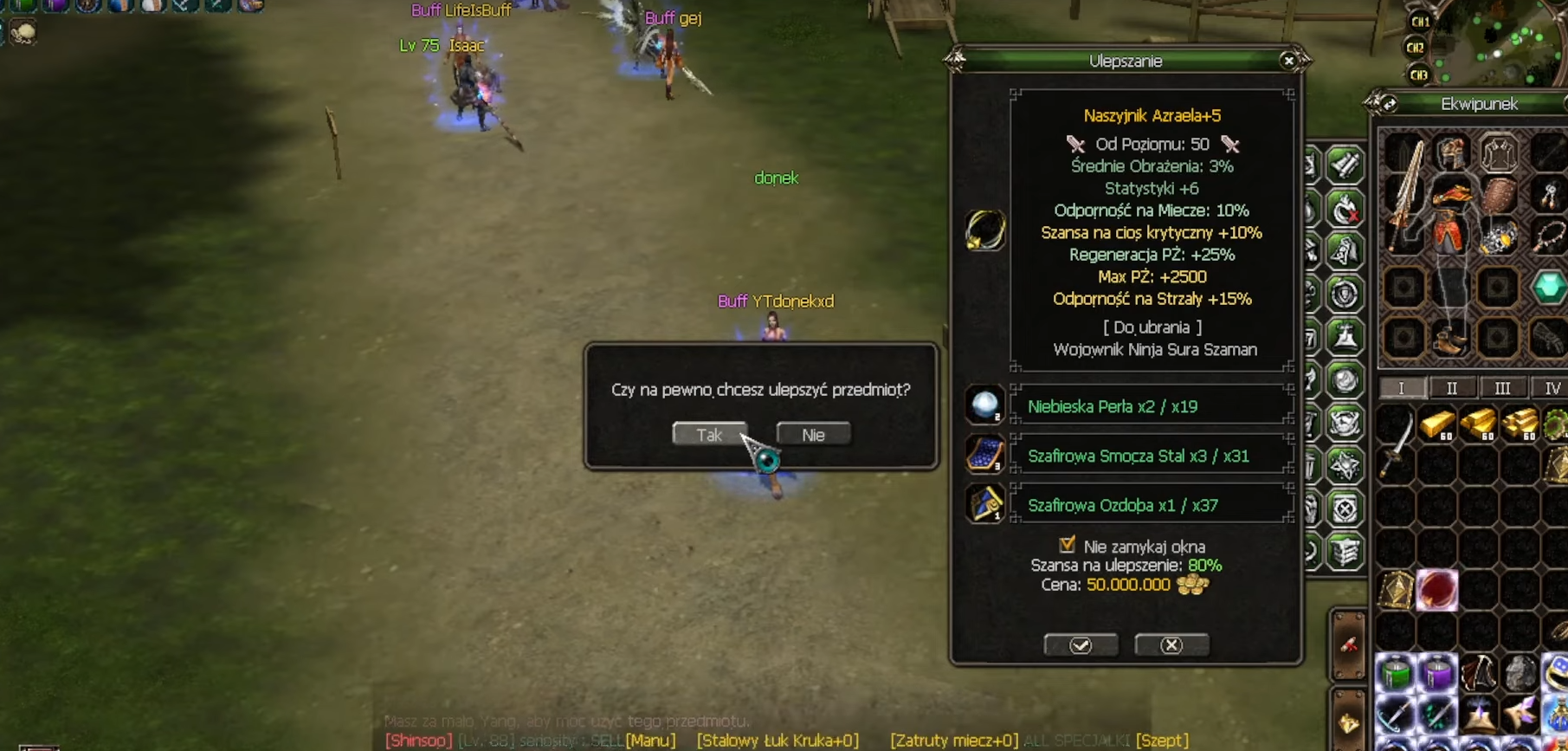Select the equipped boots slot
Viewport: 1568px width, 751px height.
coord(1450,339)
